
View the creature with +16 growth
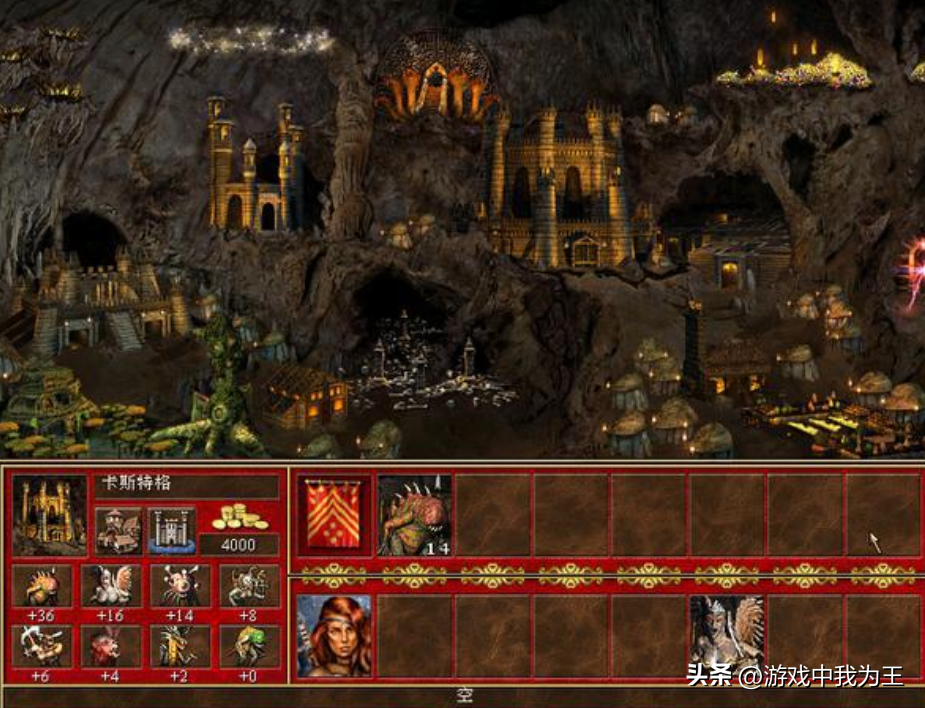[111, 586]
